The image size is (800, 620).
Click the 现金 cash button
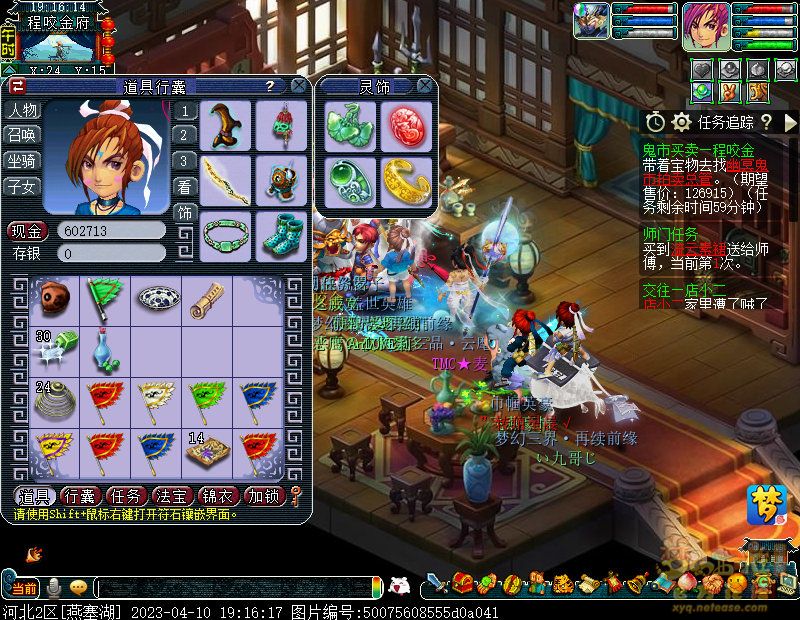[x=28, y=231]
